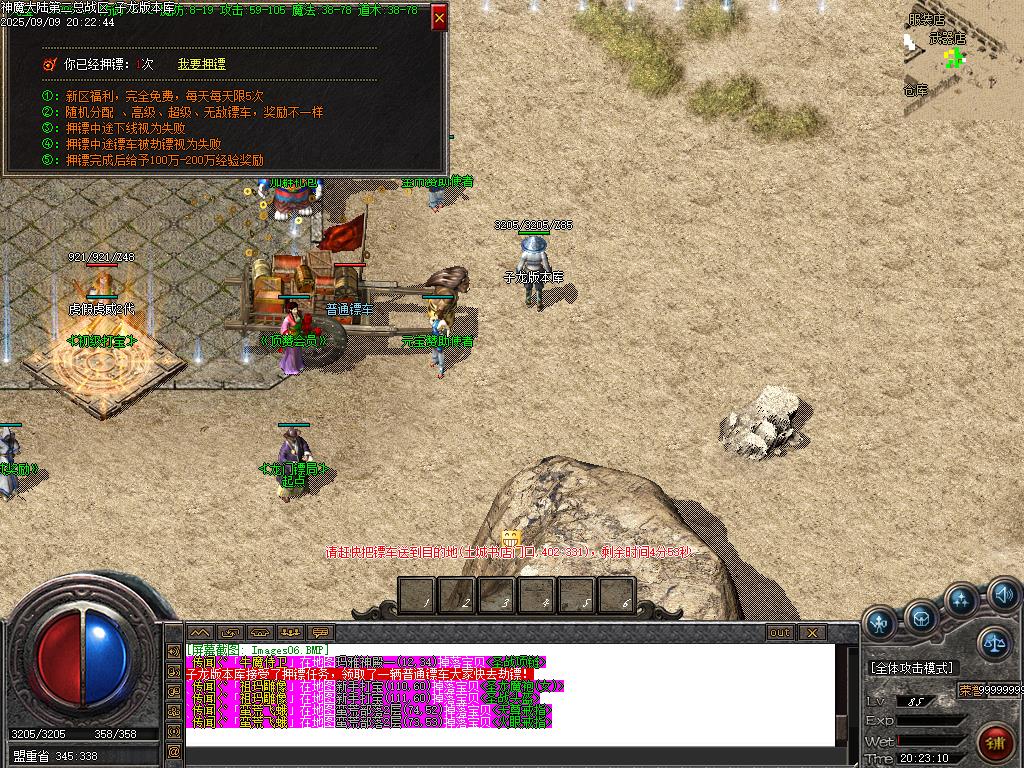
Task: Click the @ chat channel button
Action: click(174, 752)
